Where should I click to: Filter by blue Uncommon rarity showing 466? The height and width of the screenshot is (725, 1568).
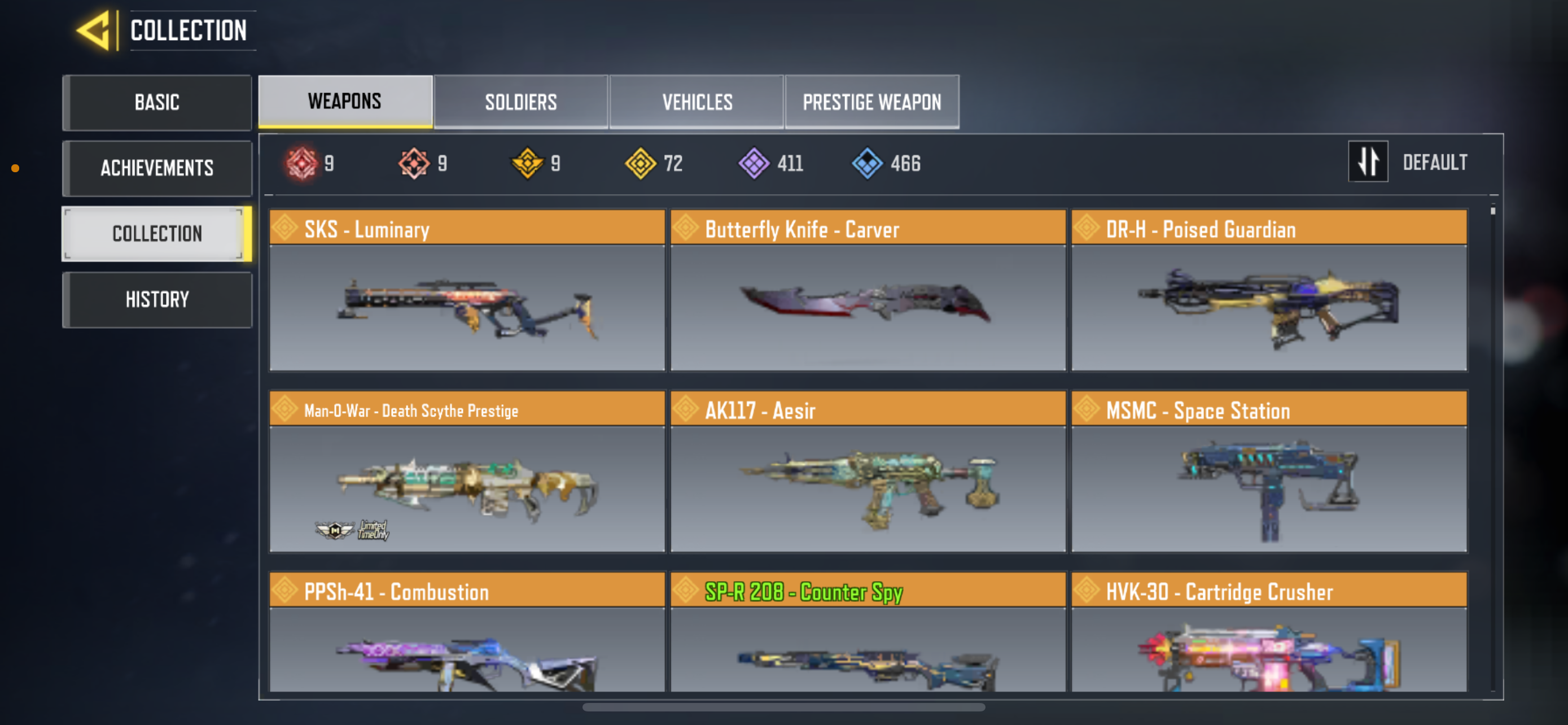click(x=869, y=162)
